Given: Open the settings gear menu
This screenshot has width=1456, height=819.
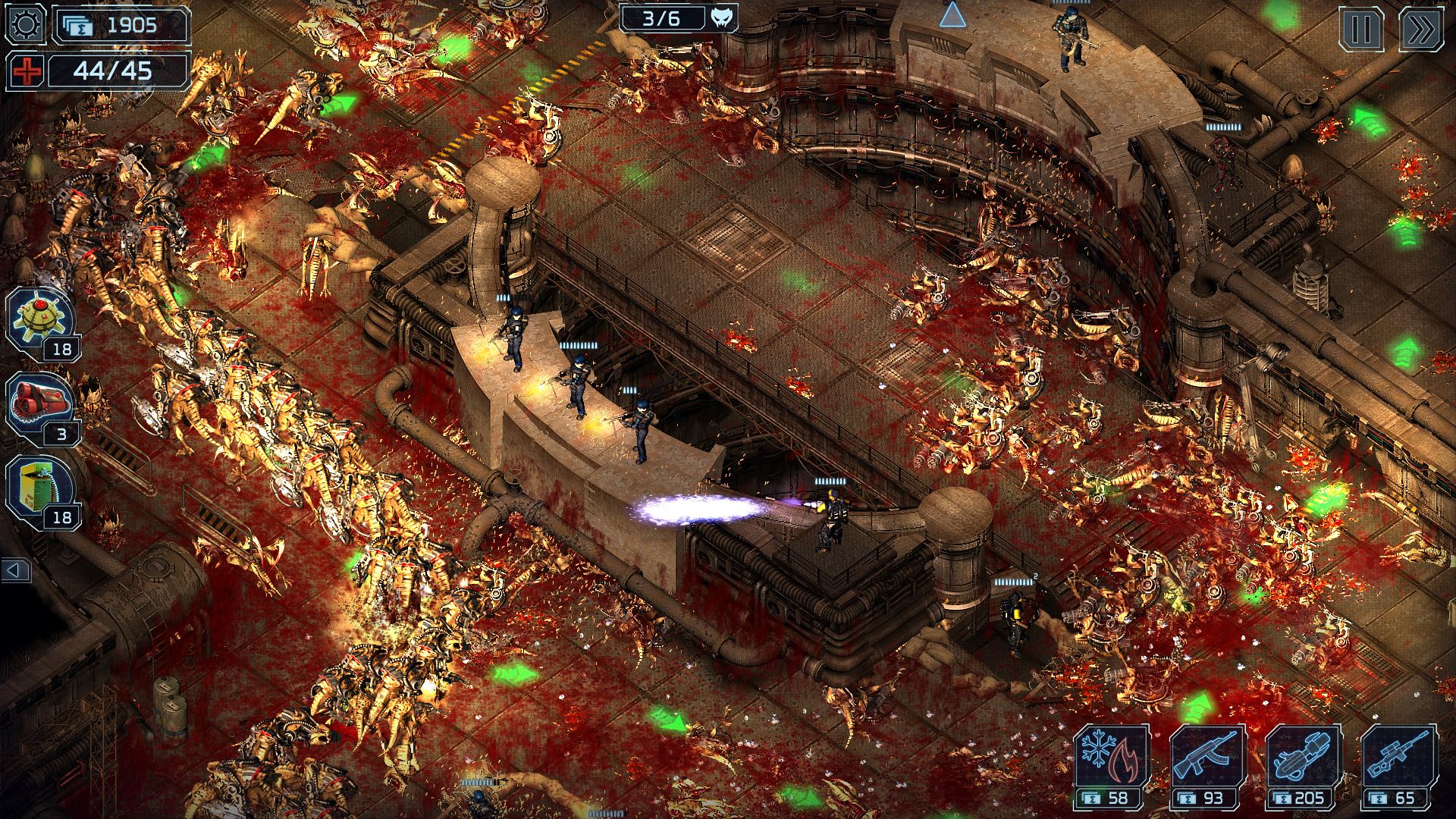Looking at the screenshot, I should click(25, 25).
